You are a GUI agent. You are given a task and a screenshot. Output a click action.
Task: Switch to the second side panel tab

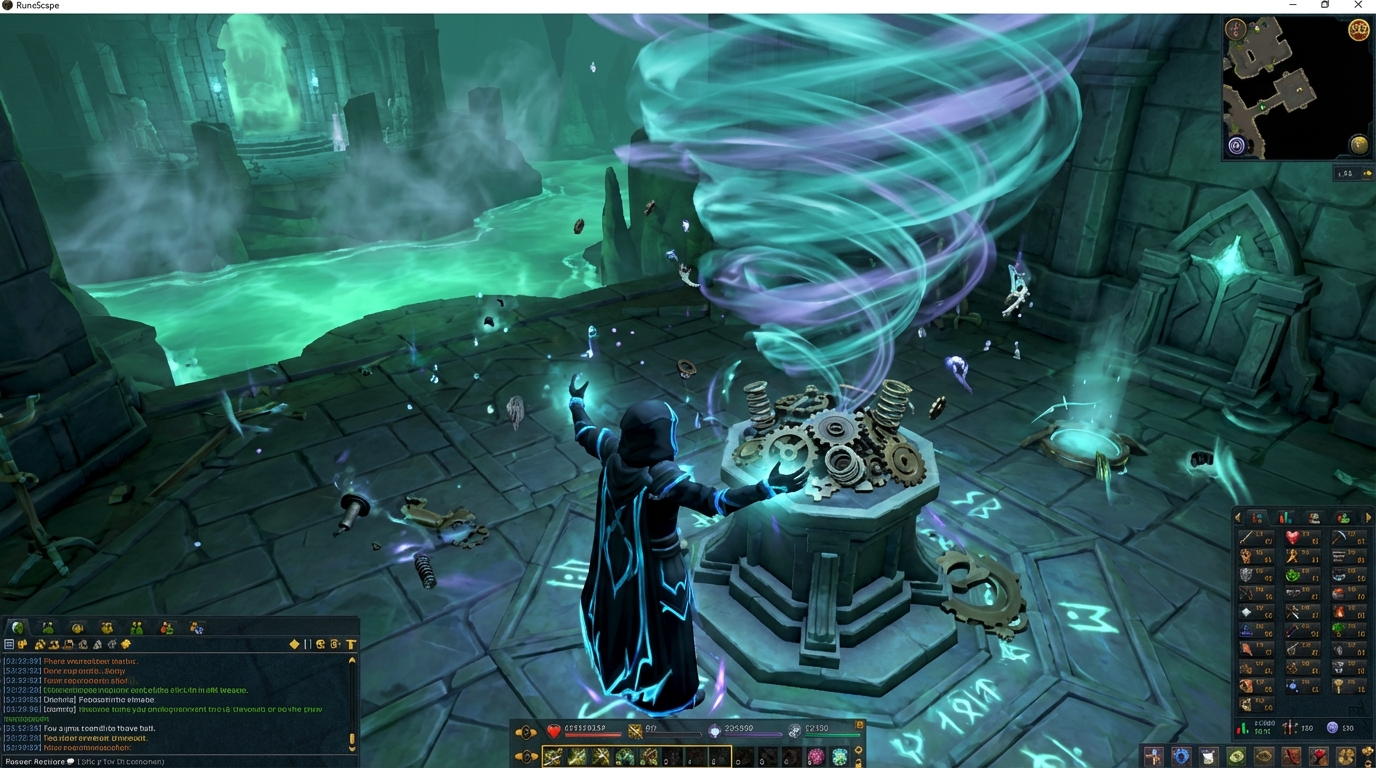click(x=1283, y=516)
